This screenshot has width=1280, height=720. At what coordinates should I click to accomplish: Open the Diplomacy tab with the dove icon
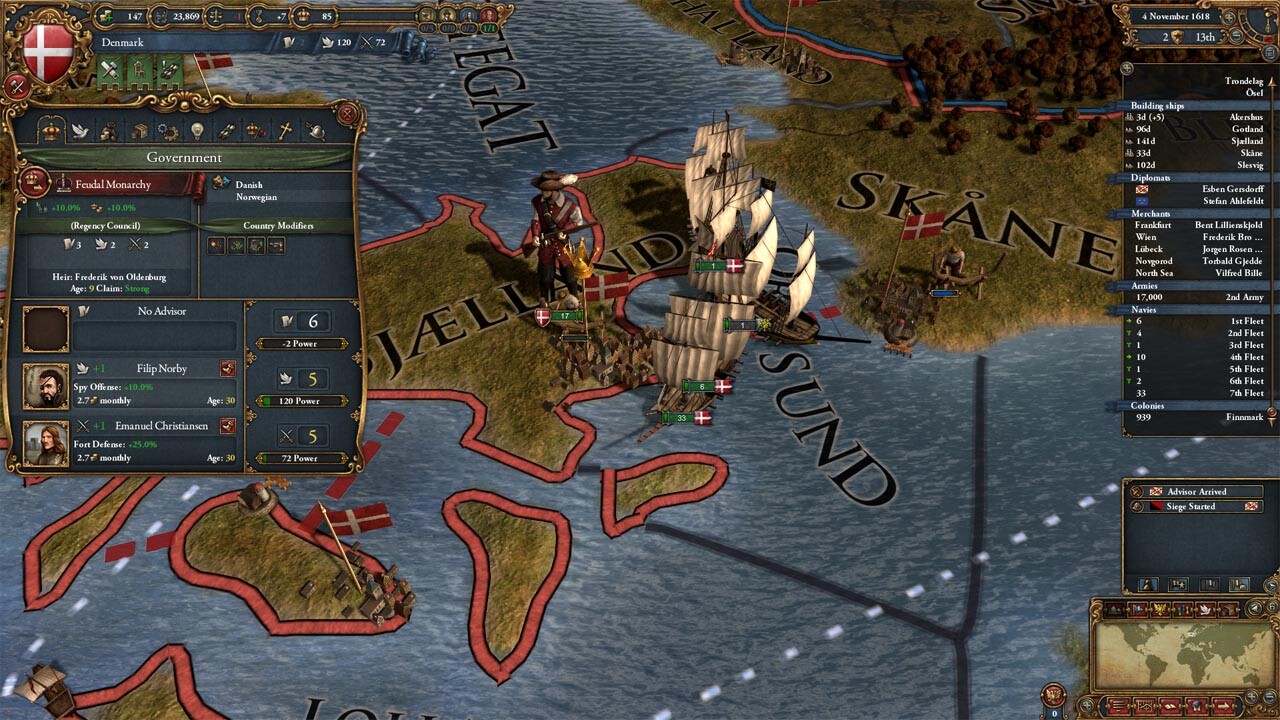79,131
